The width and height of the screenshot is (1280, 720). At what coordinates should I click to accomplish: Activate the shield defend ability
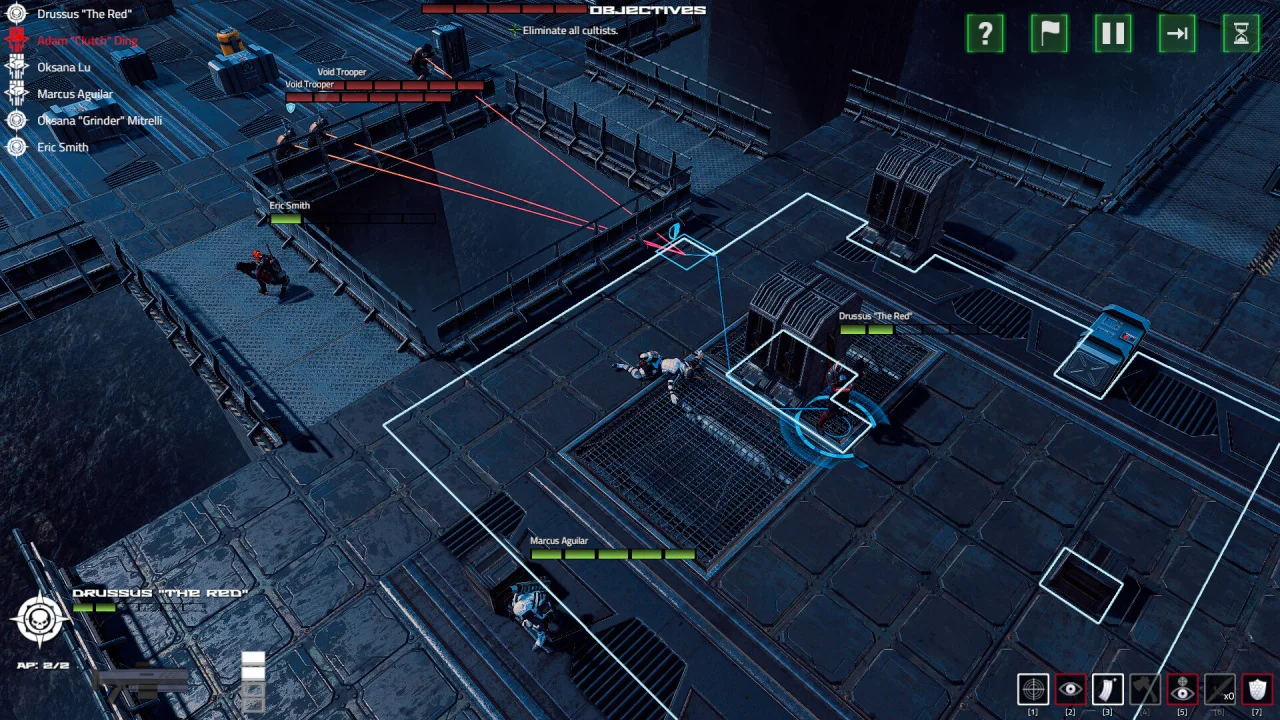(1256, 689)
